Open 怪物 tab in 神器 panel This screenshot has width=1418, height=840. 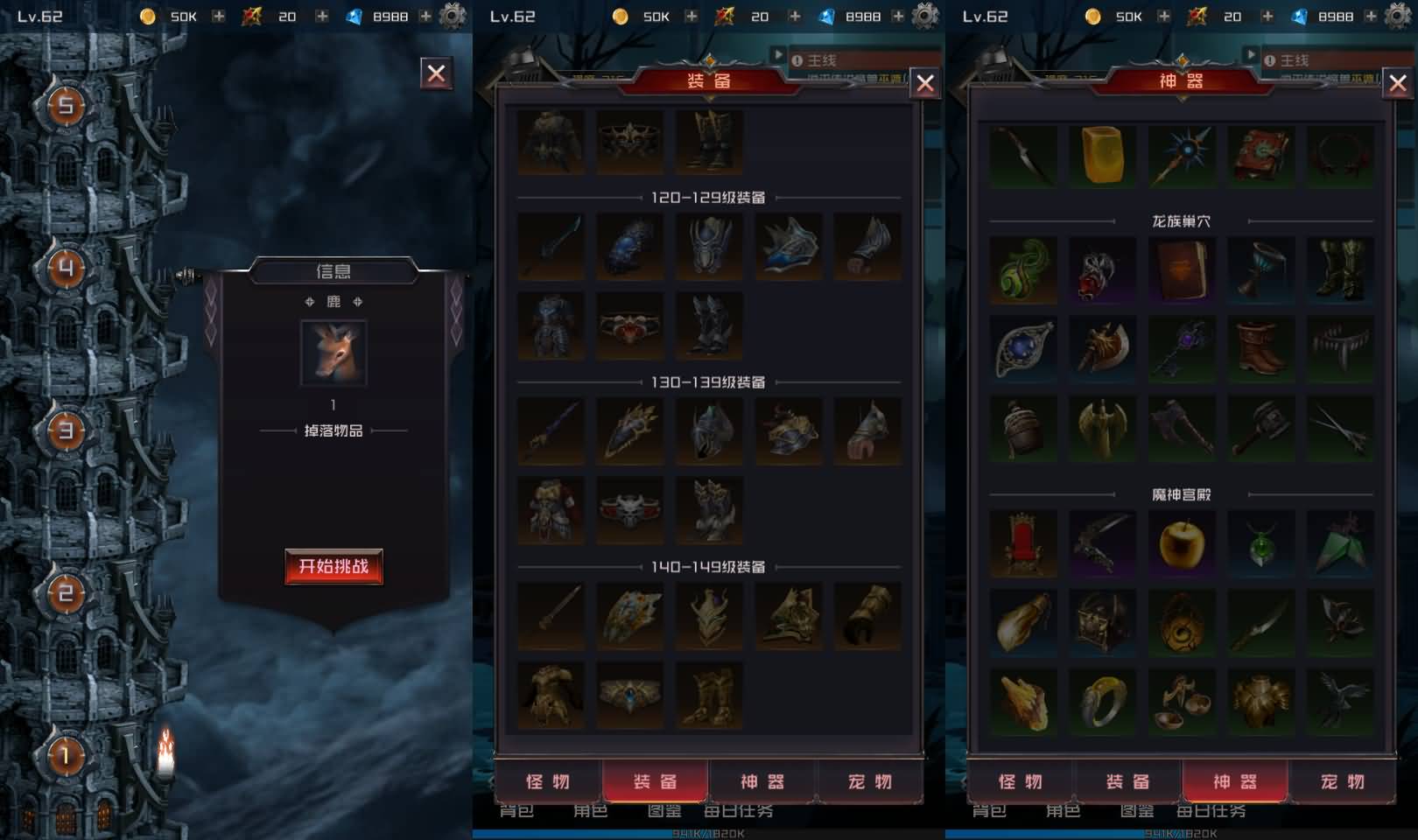pyautogui.click(x=1020, y=781)
